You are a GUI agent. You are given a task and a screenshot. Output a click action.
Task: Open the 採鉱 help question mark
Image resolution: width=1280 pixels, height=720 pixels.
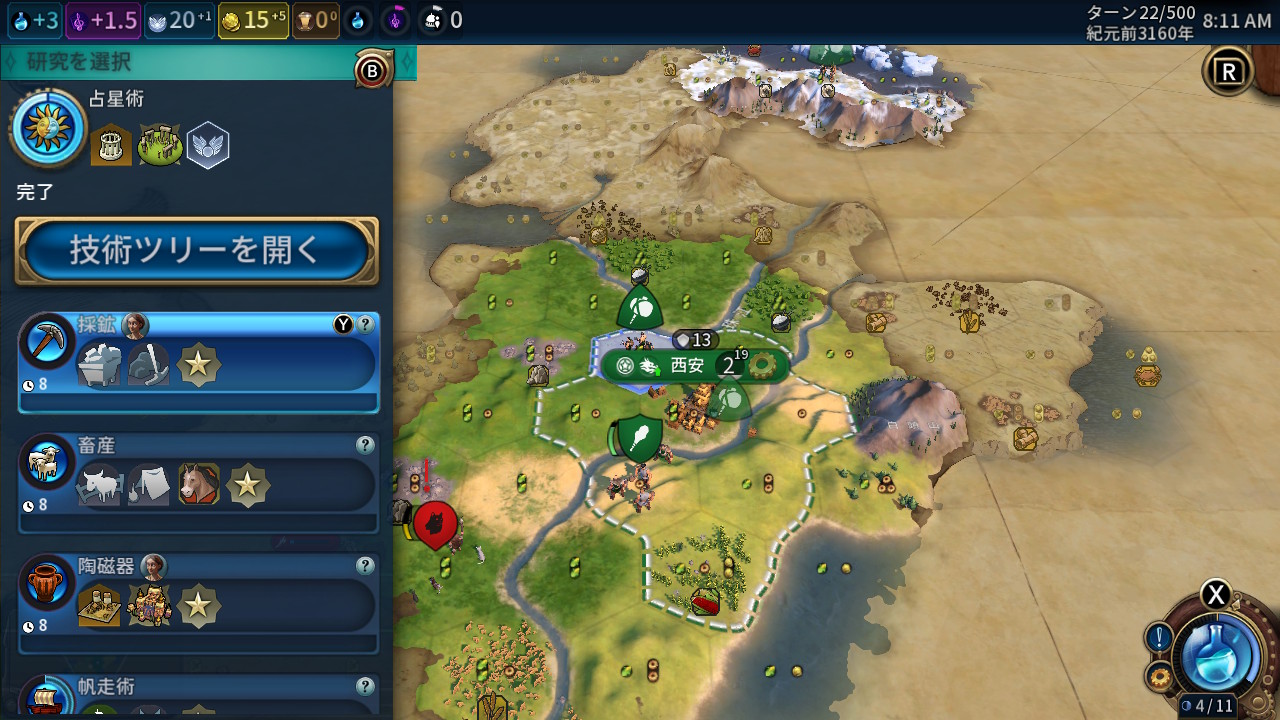point(366,324)
